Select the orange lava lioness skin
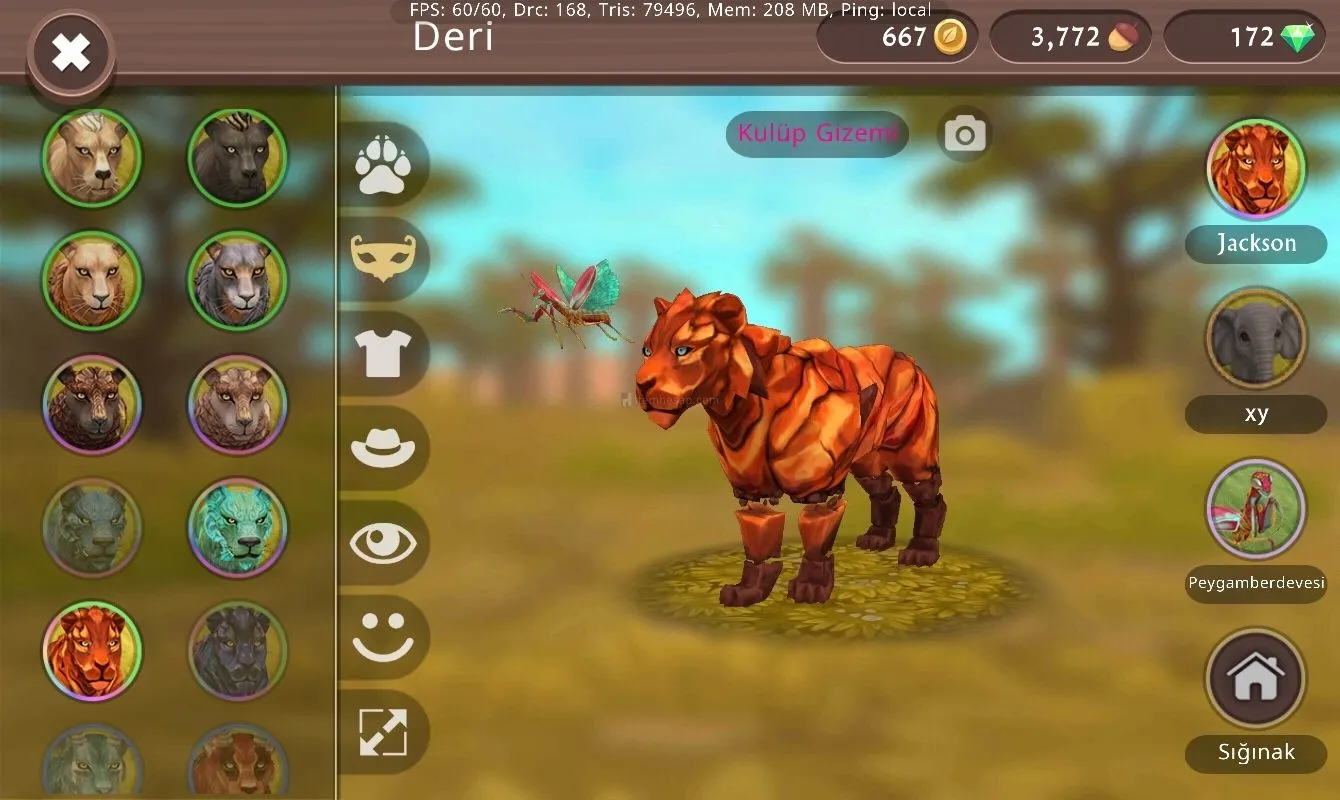This screenshot has height=800, width=1340. 92,650
